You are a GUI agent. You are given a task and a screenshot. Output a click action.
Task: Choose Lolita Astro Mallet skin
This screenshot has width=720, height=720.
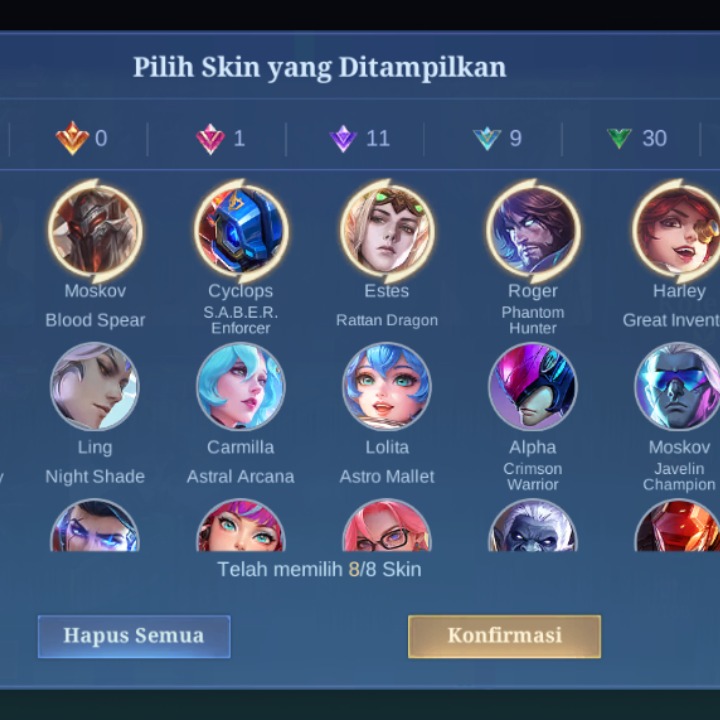coord(387,387)
